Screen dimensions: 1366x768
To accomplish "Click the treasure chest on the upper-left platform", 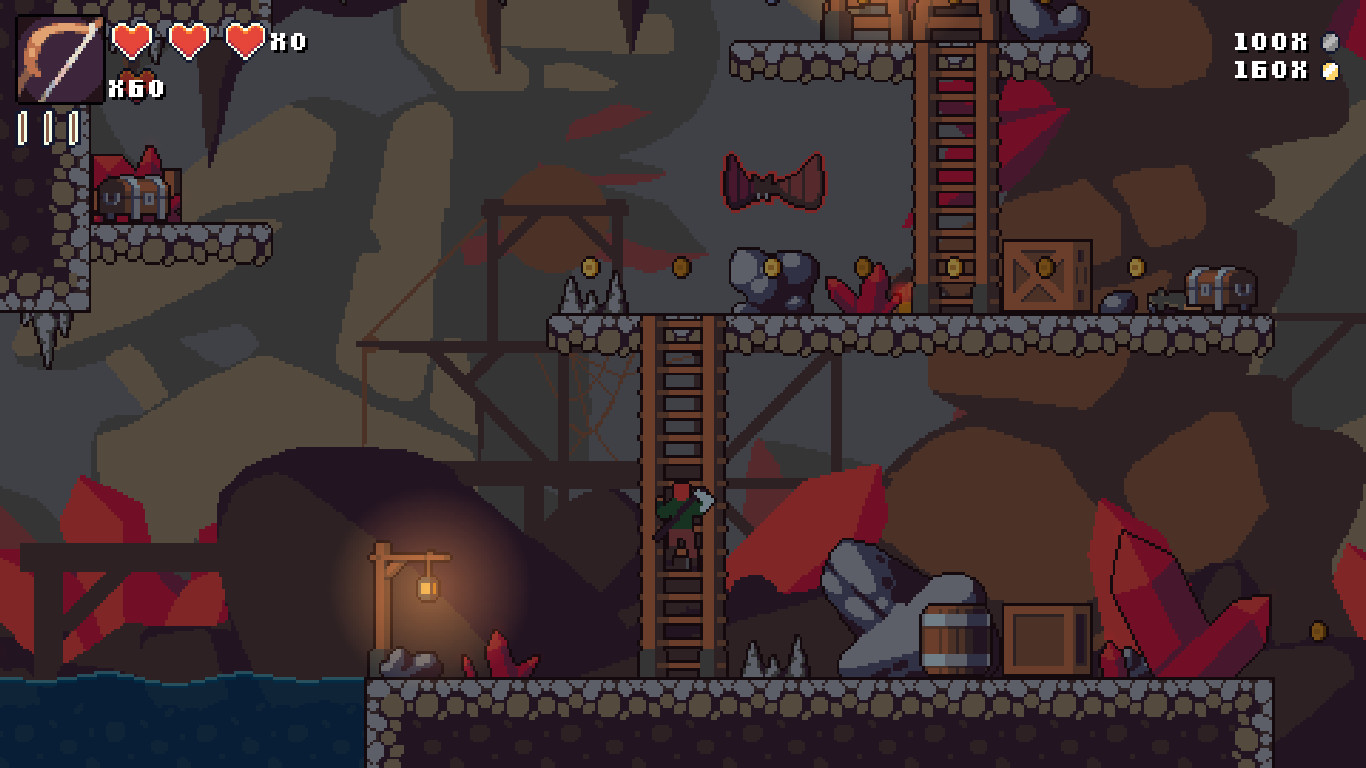I will [x=134, y=196].
